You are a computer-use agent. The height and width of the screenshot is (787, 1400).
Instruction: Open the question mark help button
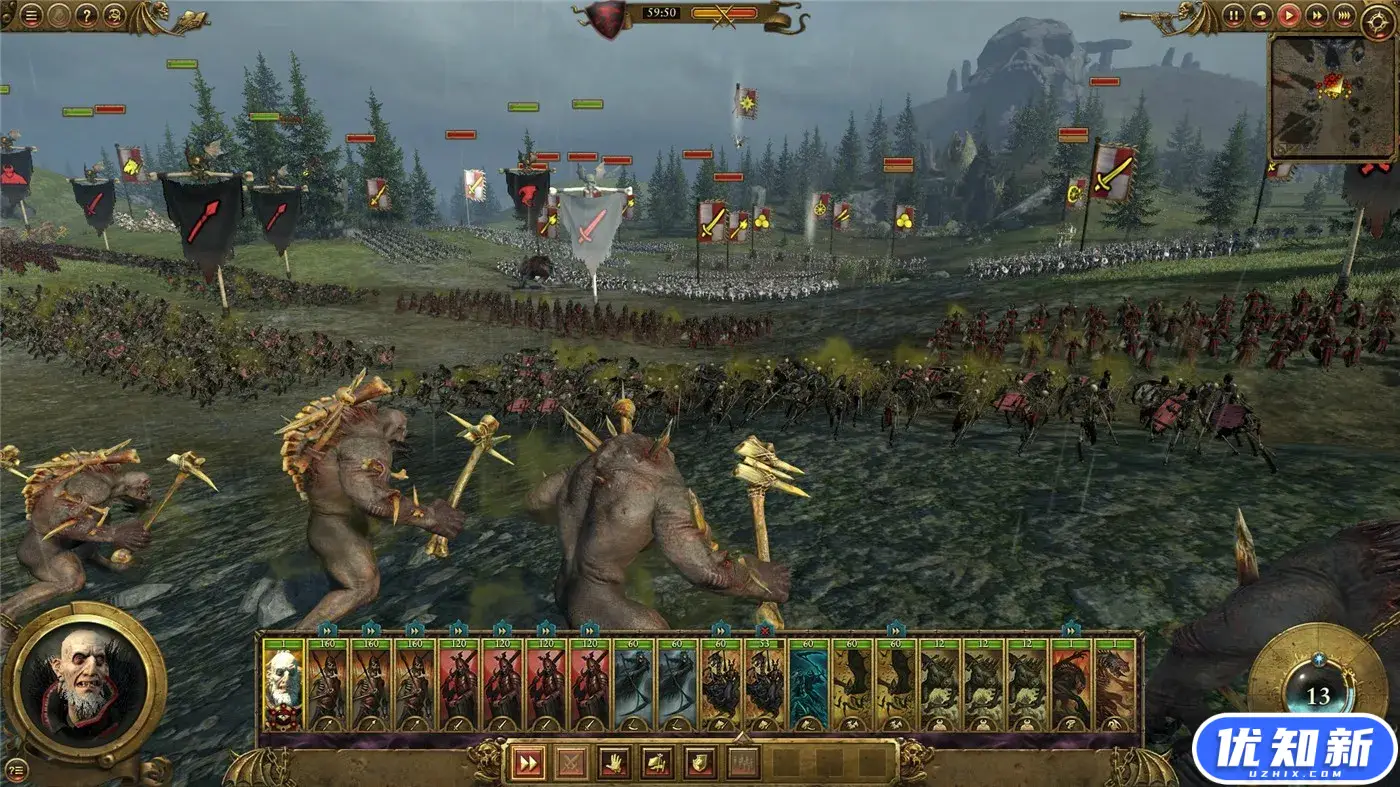coord(87,16)
